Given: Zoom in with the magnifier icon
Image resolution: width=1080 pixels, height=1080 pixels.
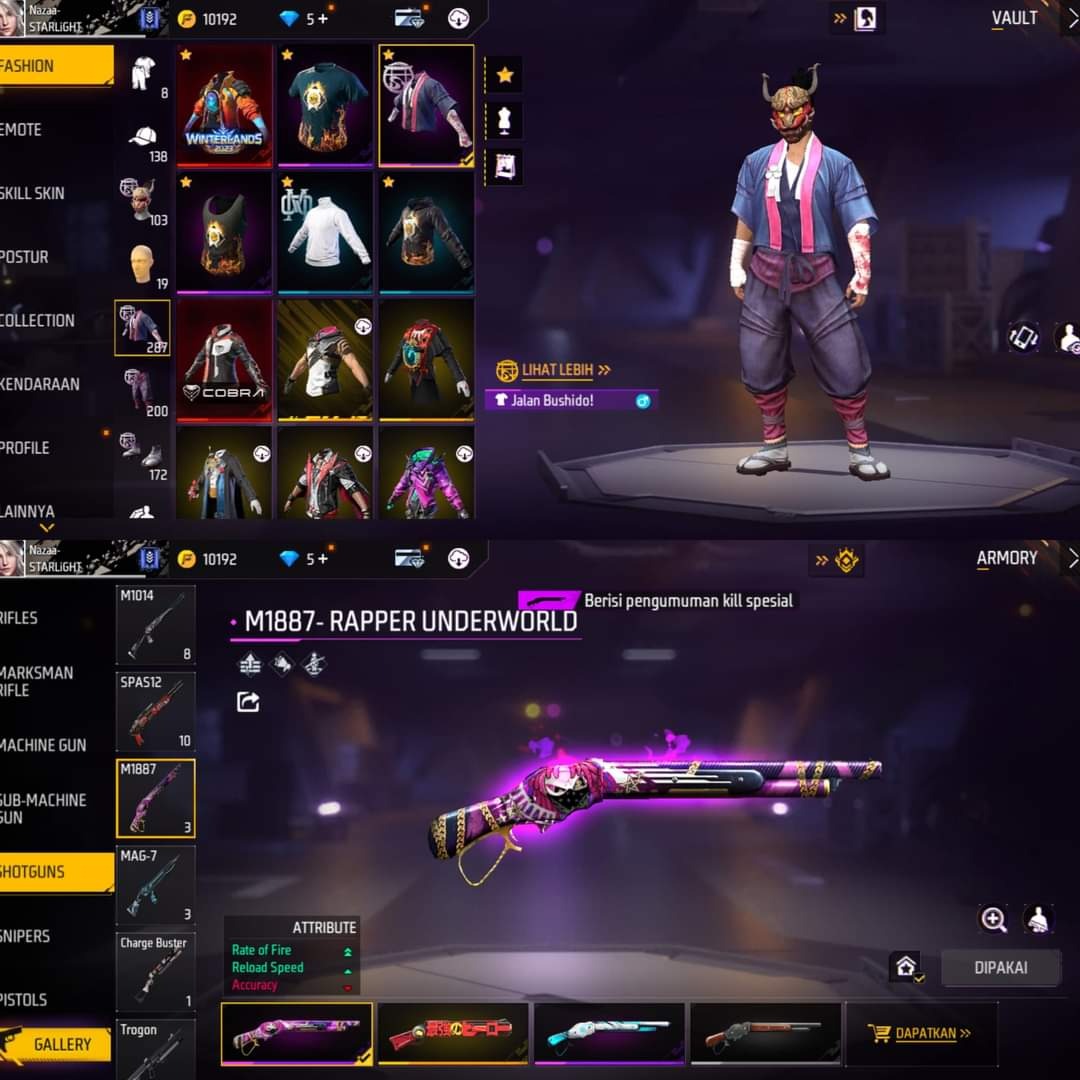Looking at the screenshot, I should (993, 920).
